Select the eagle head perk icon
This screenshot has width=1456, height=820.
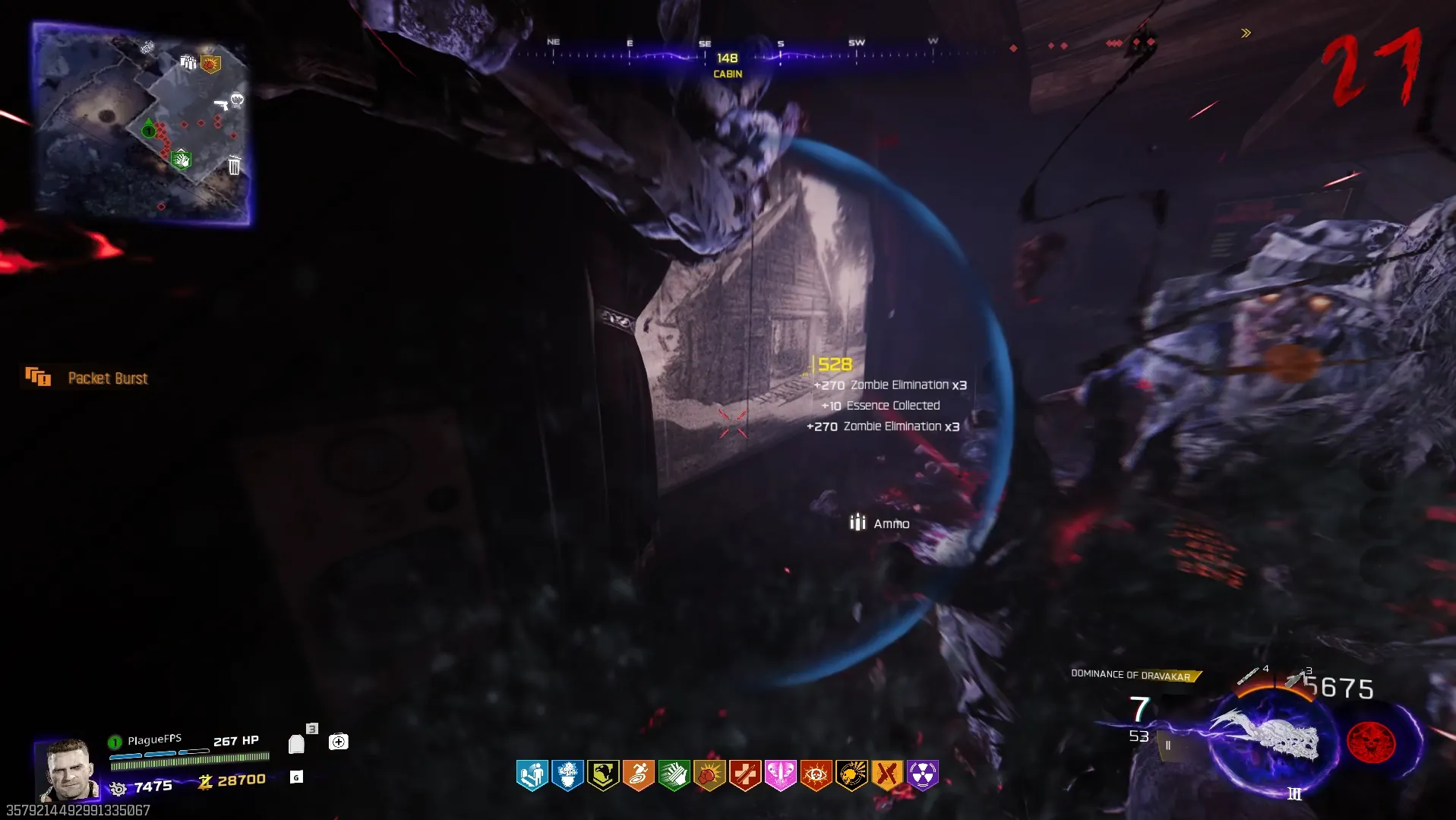(603, 775)
